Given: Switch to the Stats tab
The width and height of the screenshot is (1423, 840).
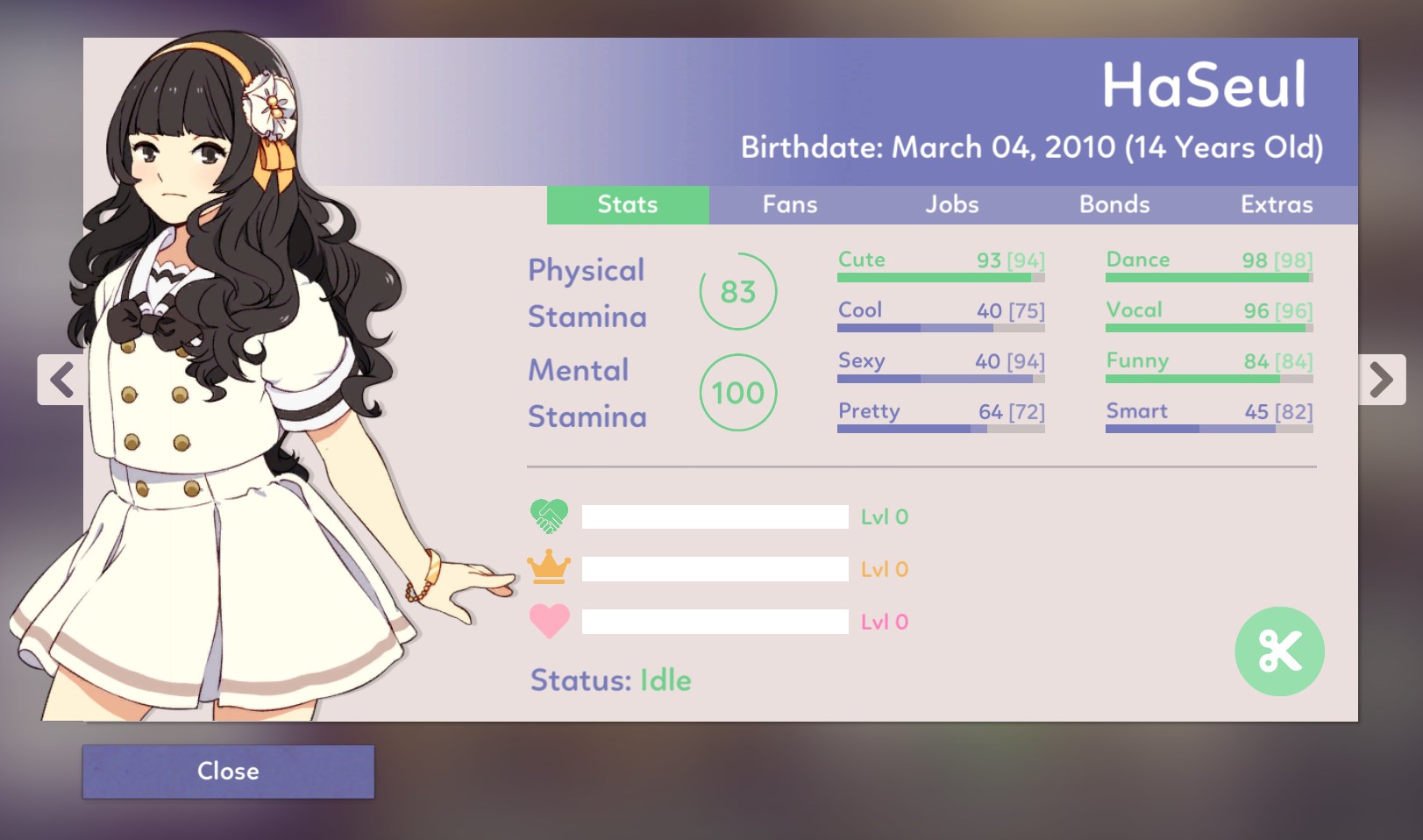Looking at the screenshot, I should (x=628, y=204).
